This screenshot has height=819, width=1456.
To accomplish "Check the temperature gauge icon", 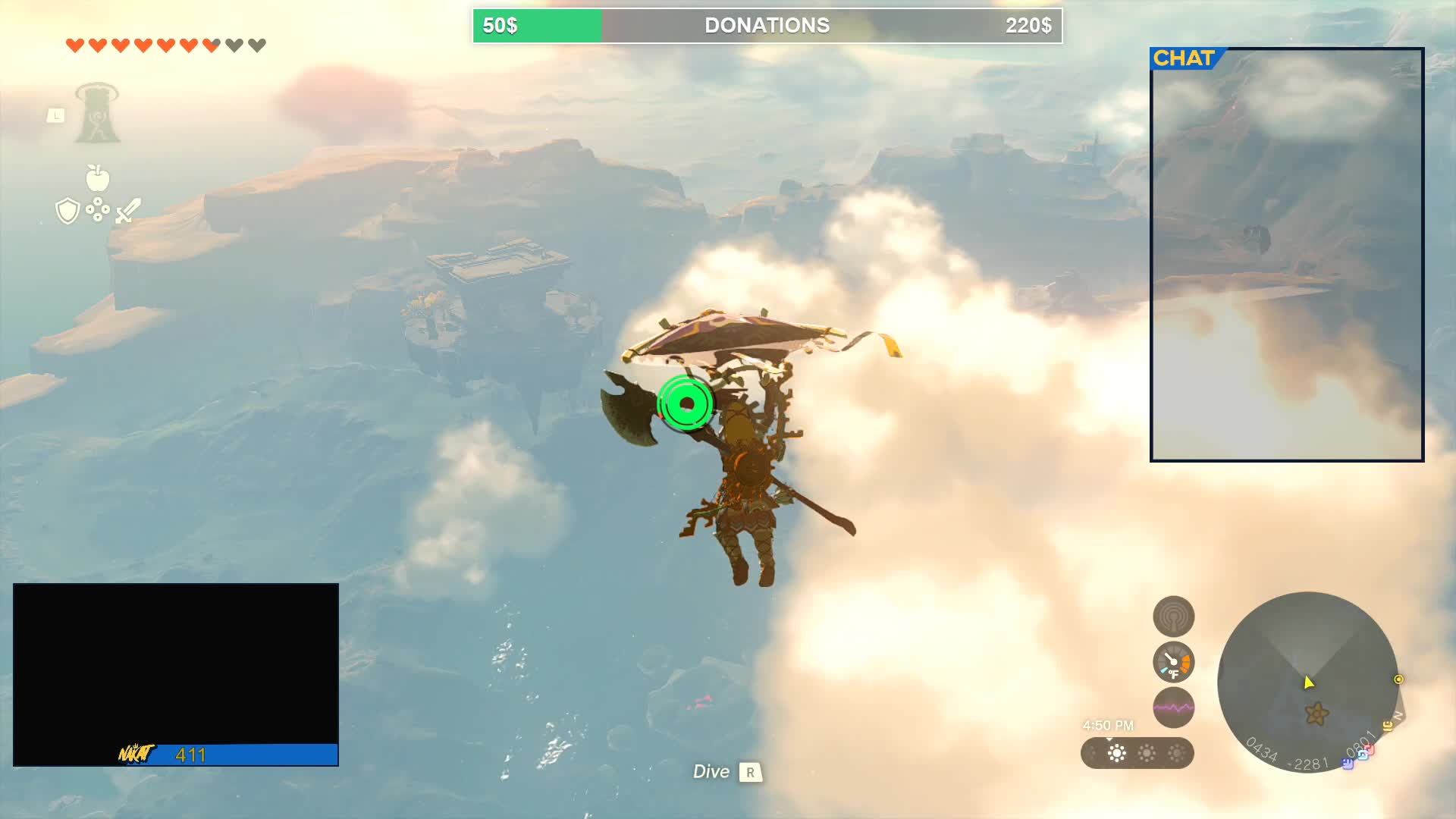I will (1173, 662).
